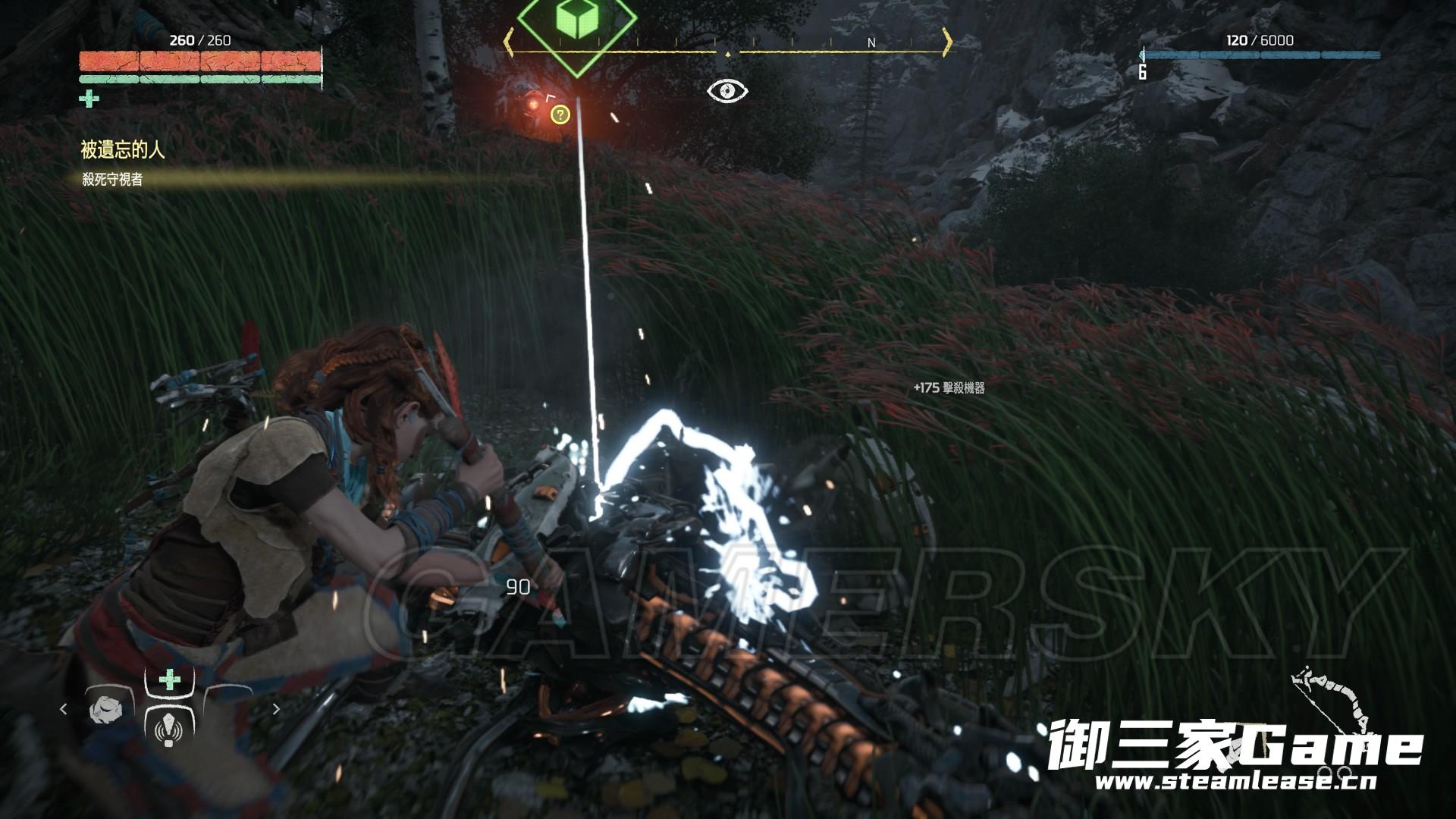Click the eye stealth visibility indicator
The width and height of the screenshot is (1456, 819).
pos(727,91)
